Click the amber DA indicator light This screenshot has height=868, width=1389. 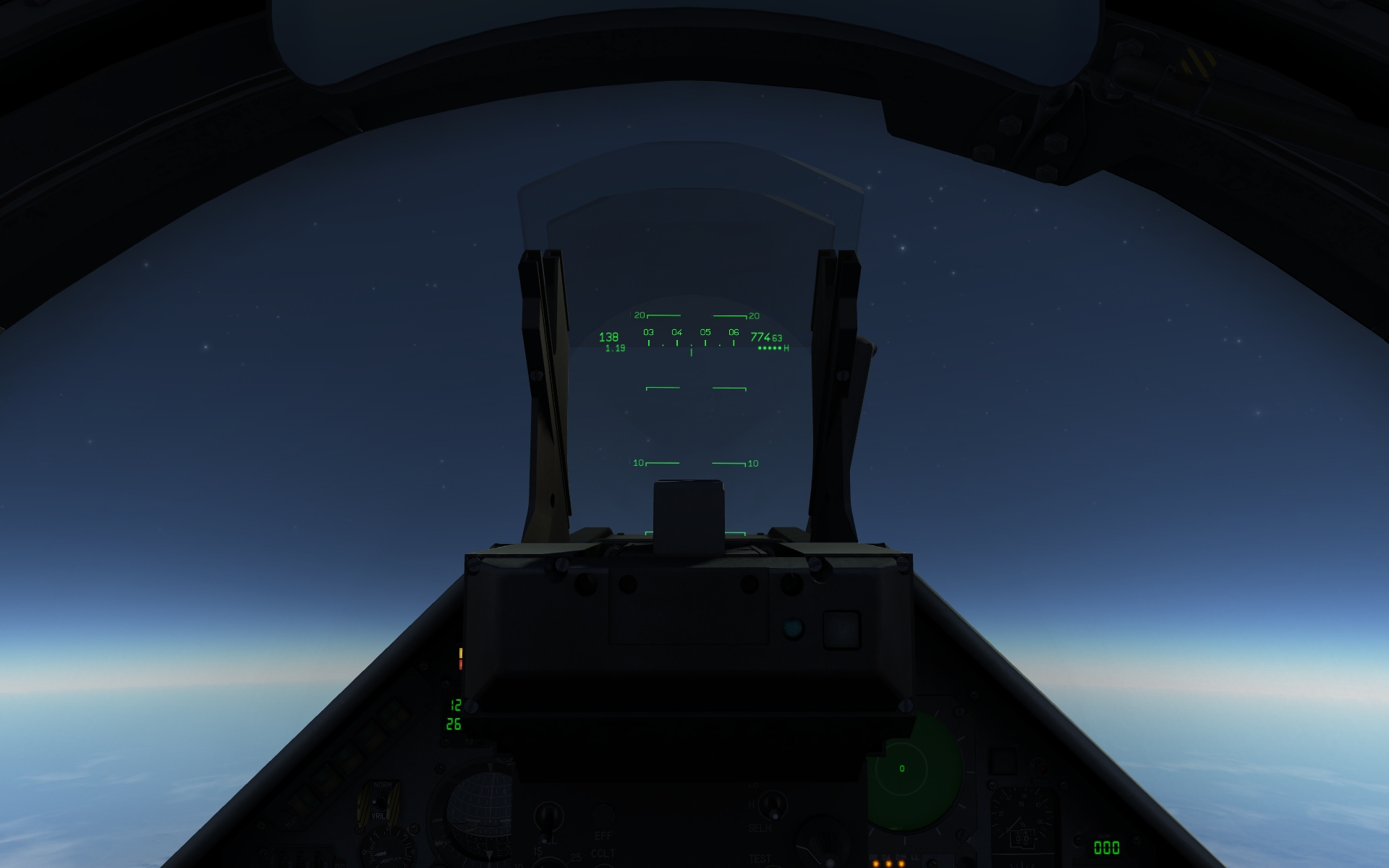click(x=887, y=863)
